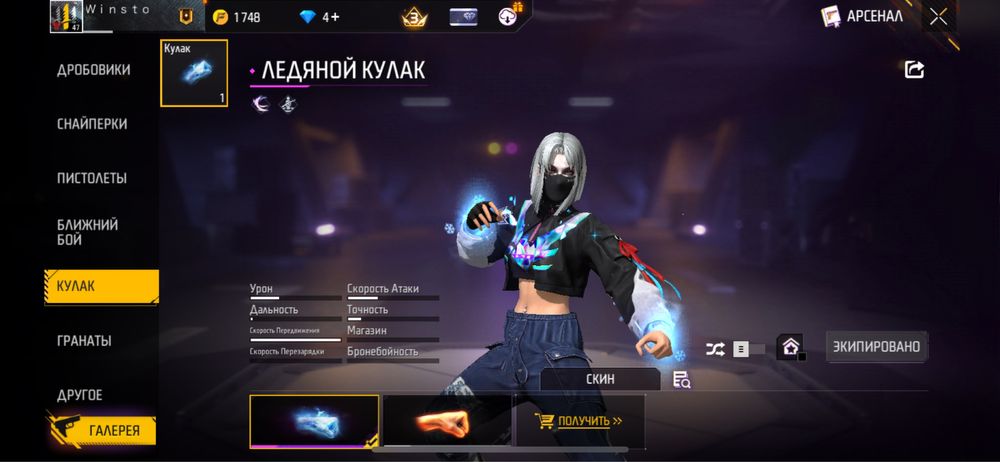Close the Арсенал screen

tap(938, 16)
